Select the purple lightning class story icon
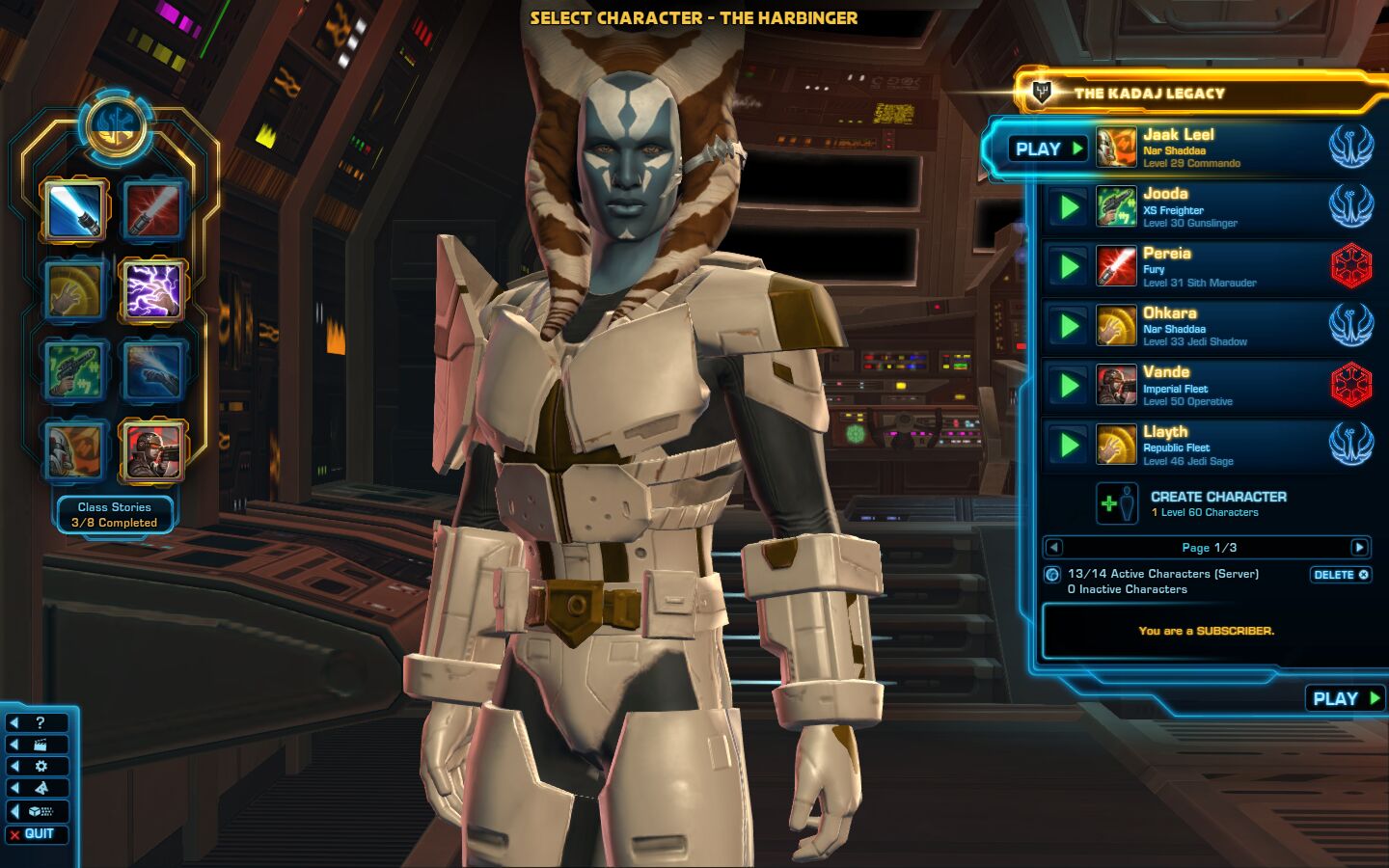Screen dimensions: 1389x868 [153, 289]
